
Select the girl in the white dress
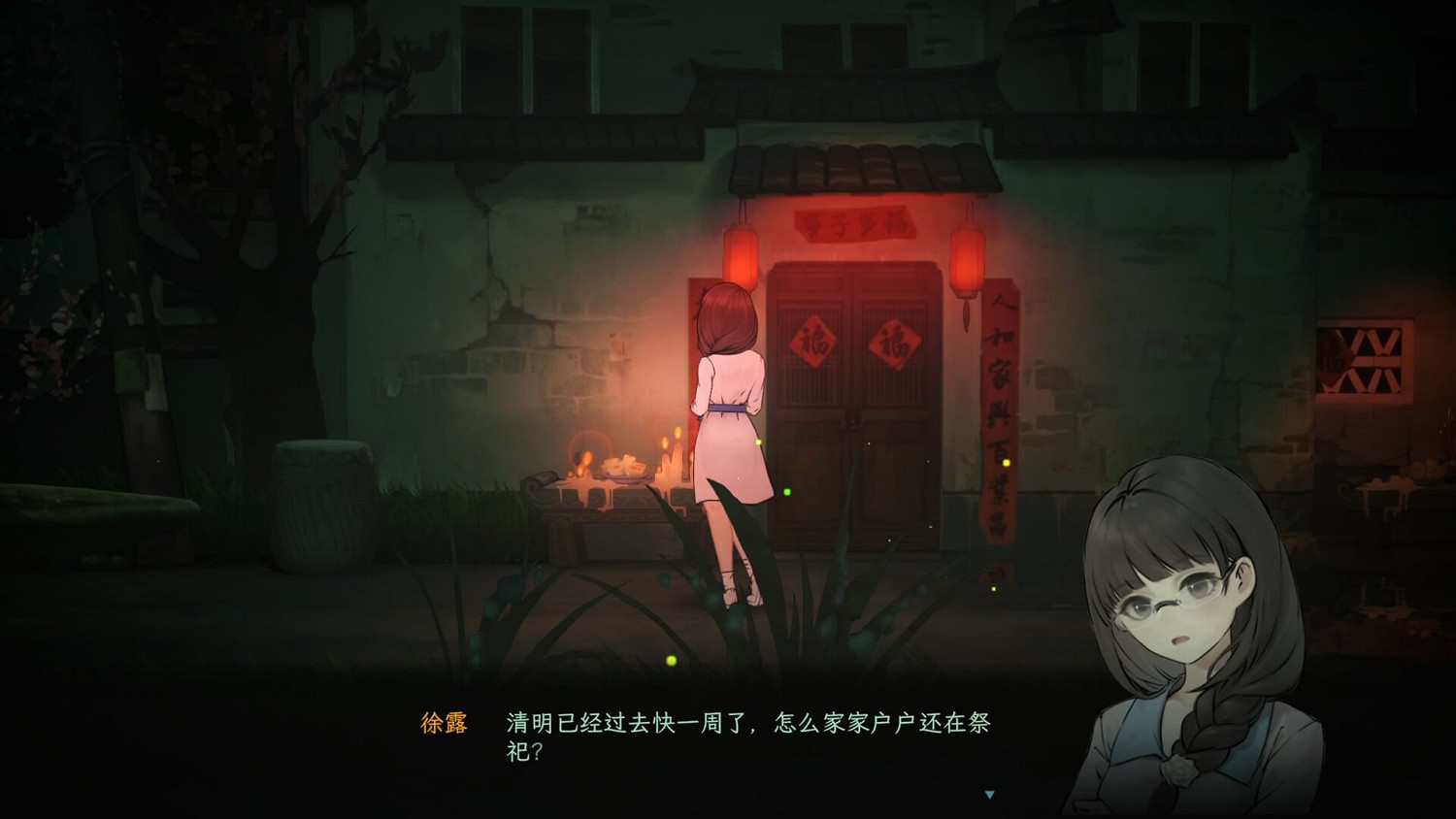(728, 417)
